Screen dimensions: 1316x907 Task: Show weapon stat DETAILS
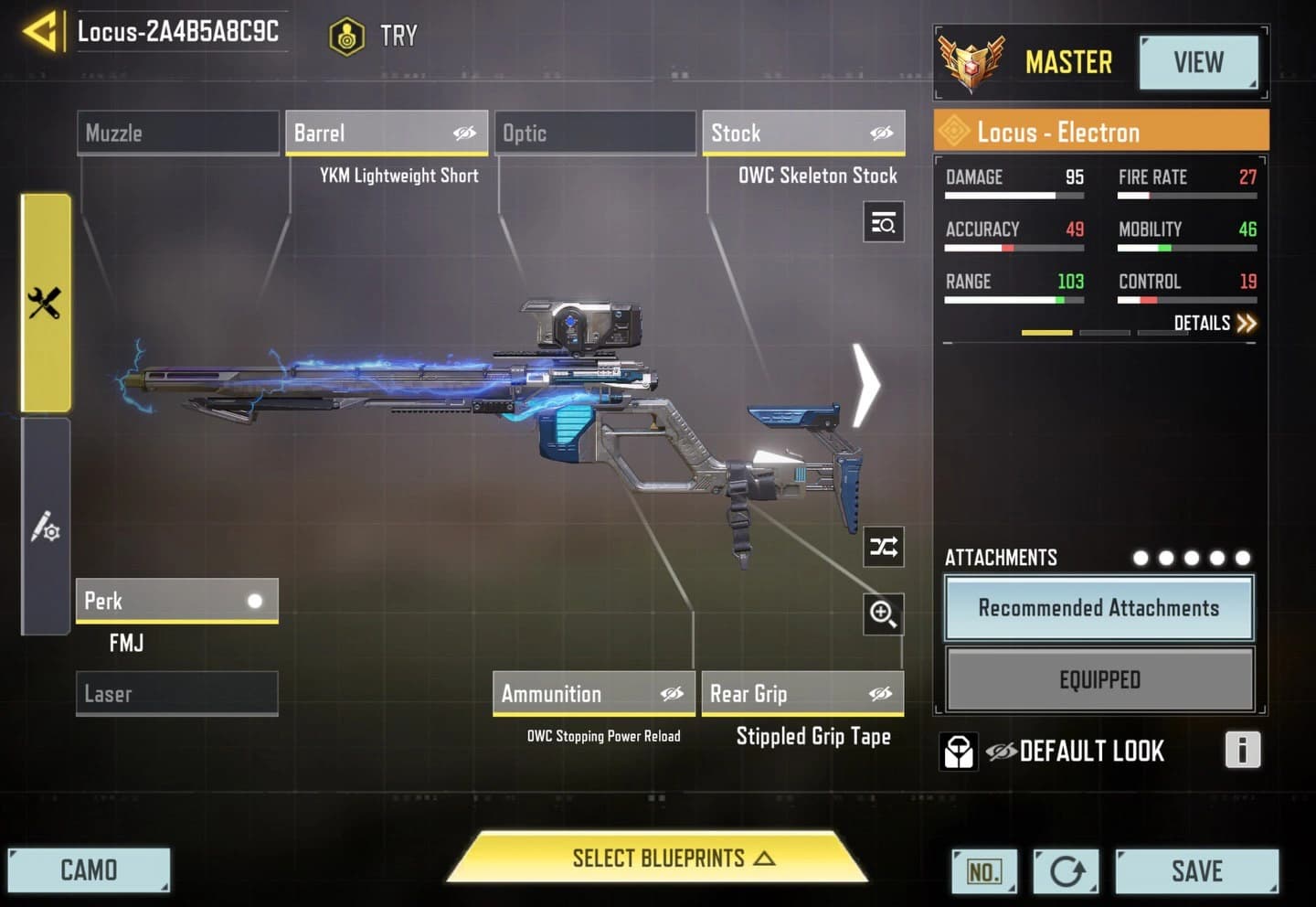pyautogui.click(x=1215, y=323)
